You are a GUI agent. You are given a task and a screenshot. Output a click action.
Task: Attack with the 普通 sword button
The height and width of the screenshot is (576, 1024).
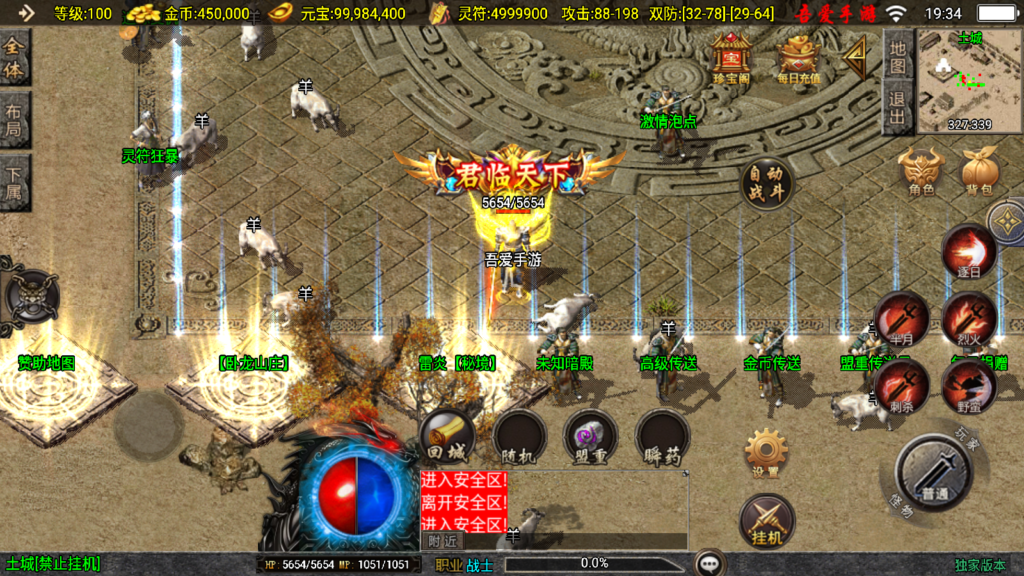pos(934,472)
